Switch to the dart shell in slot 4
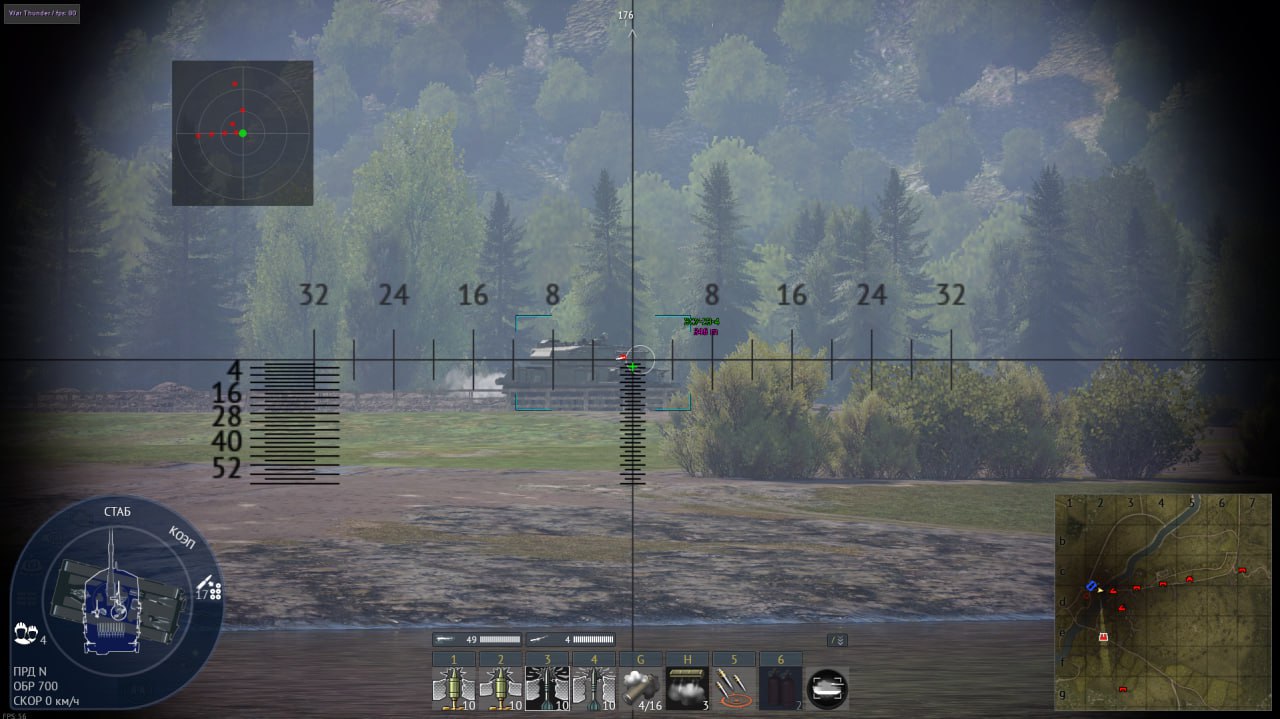This screenshot has height=719, width=1280. (x=594, y=688)
